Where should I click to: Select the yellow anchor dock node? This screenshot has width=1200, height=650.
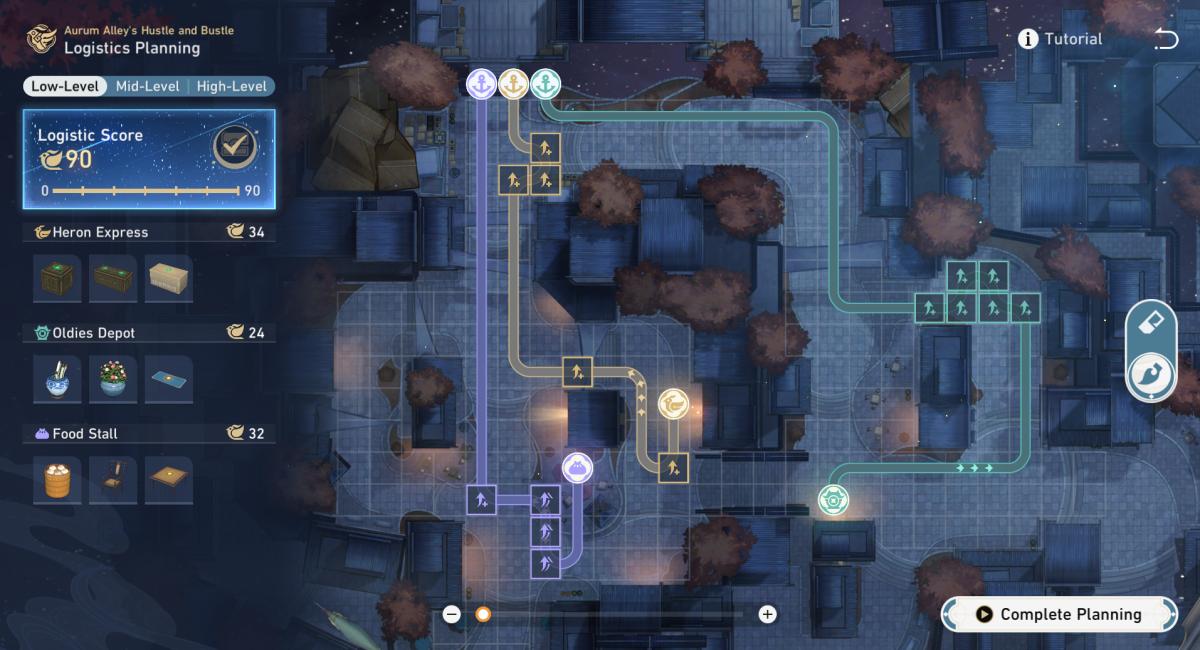click(513, 84)
